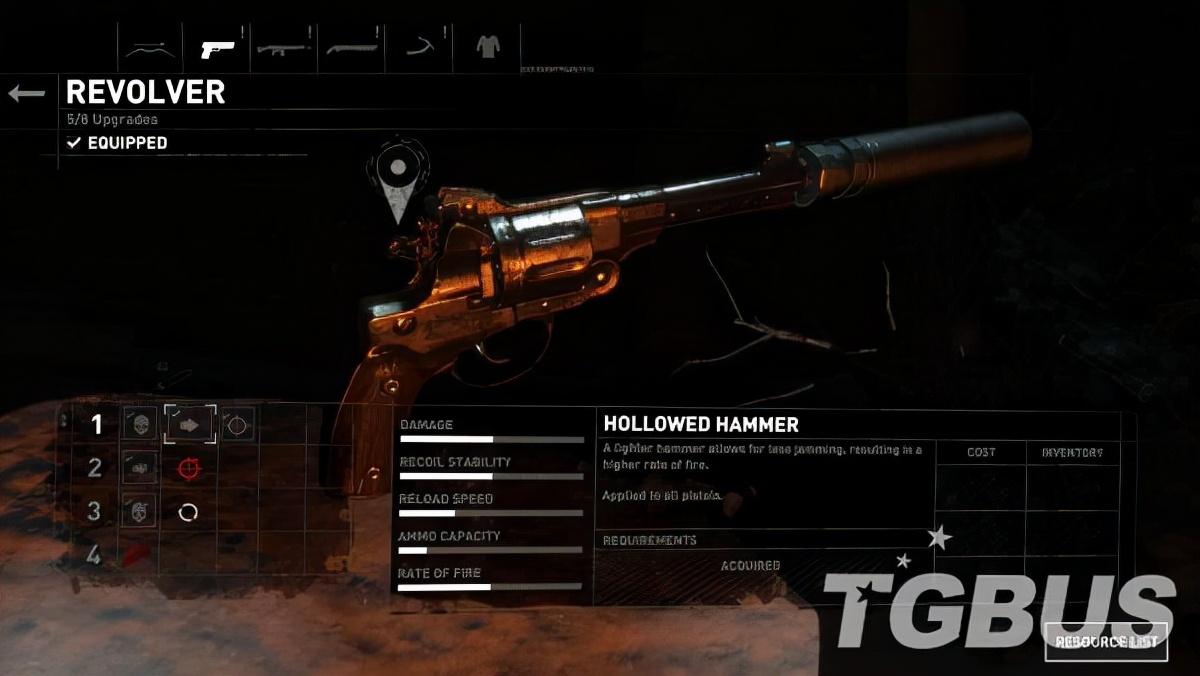
Task: Switch to the shotgun weapon tab
Action: [351, 48]
